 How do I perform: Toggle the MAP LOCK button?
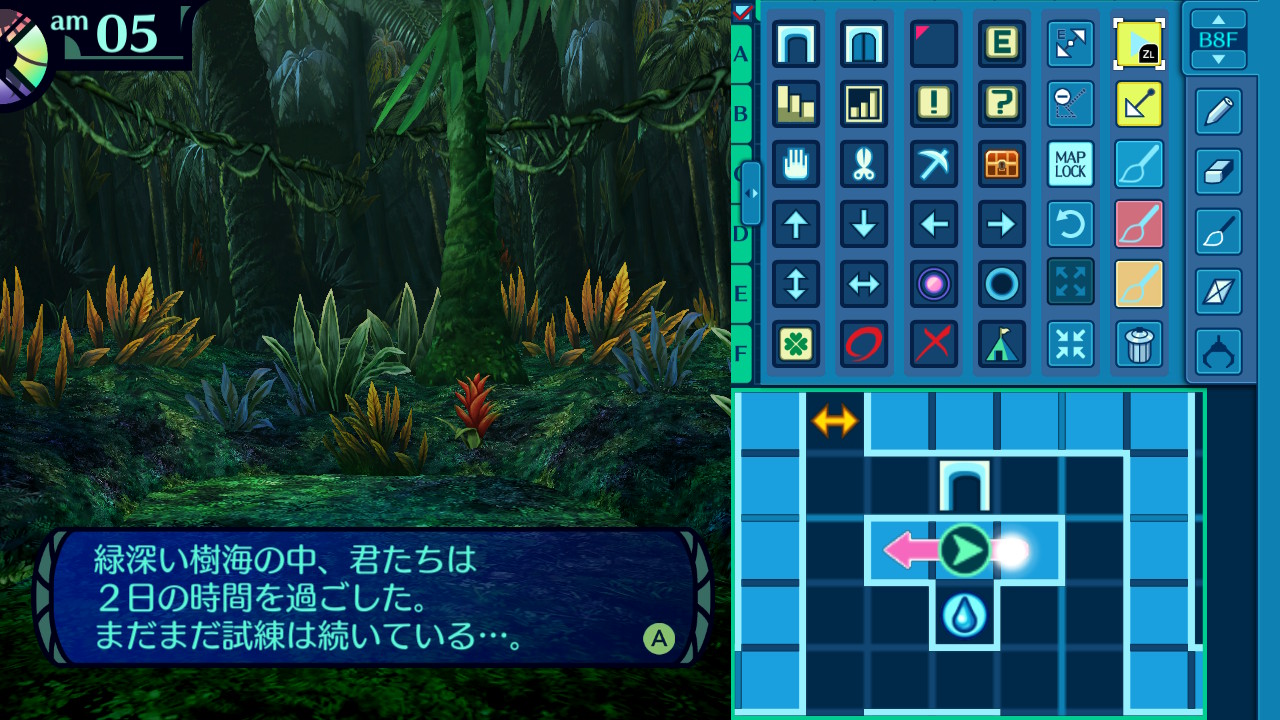[1070, 164]
